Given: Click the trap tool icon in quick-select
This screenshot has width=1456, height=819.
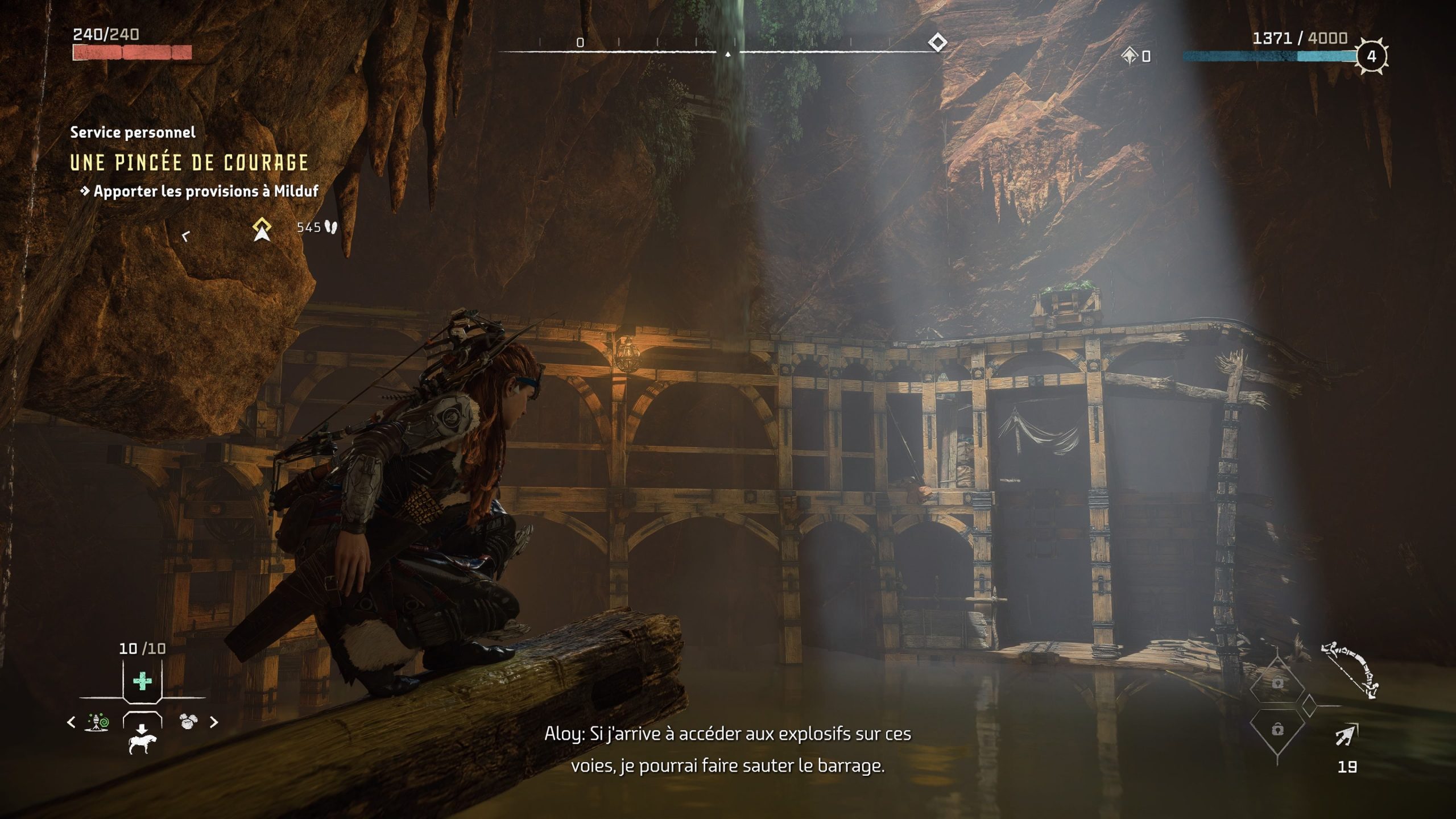Looking at the screenshot, I should 96,722.
